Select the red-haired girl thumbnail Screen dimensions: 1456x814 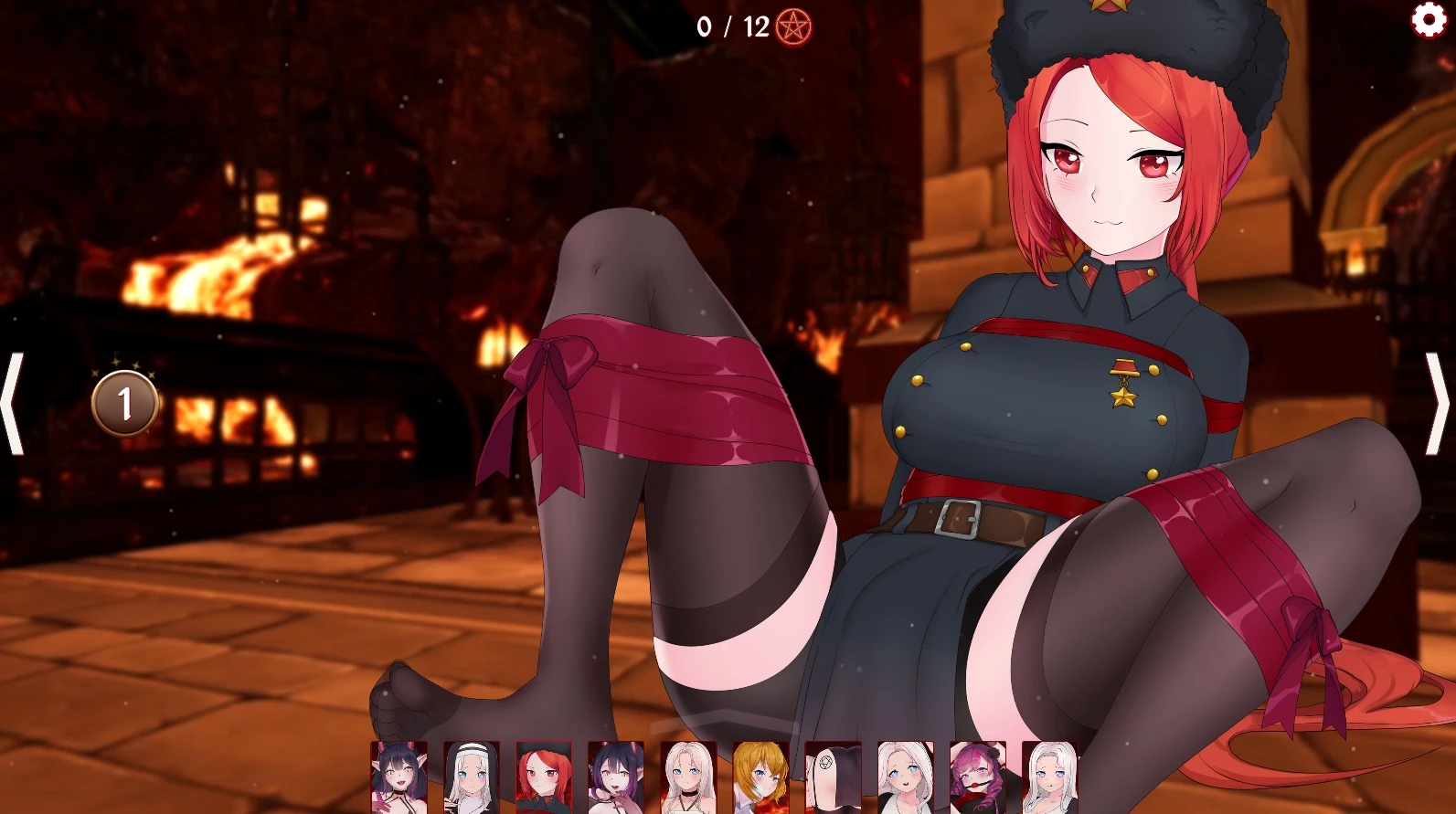pos(543,777)
